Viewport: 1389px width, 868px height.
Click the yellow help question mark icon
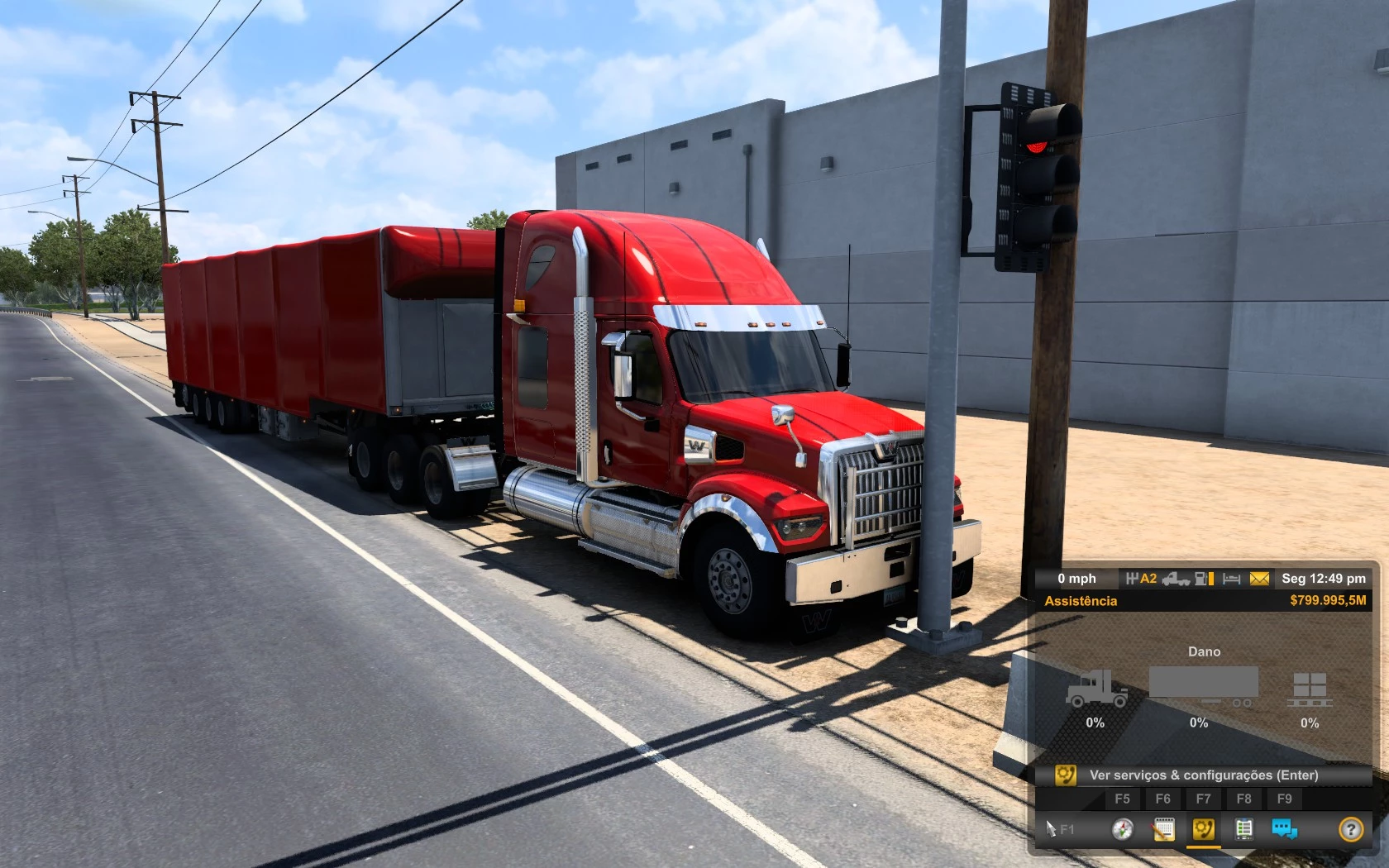(1350, 829)
